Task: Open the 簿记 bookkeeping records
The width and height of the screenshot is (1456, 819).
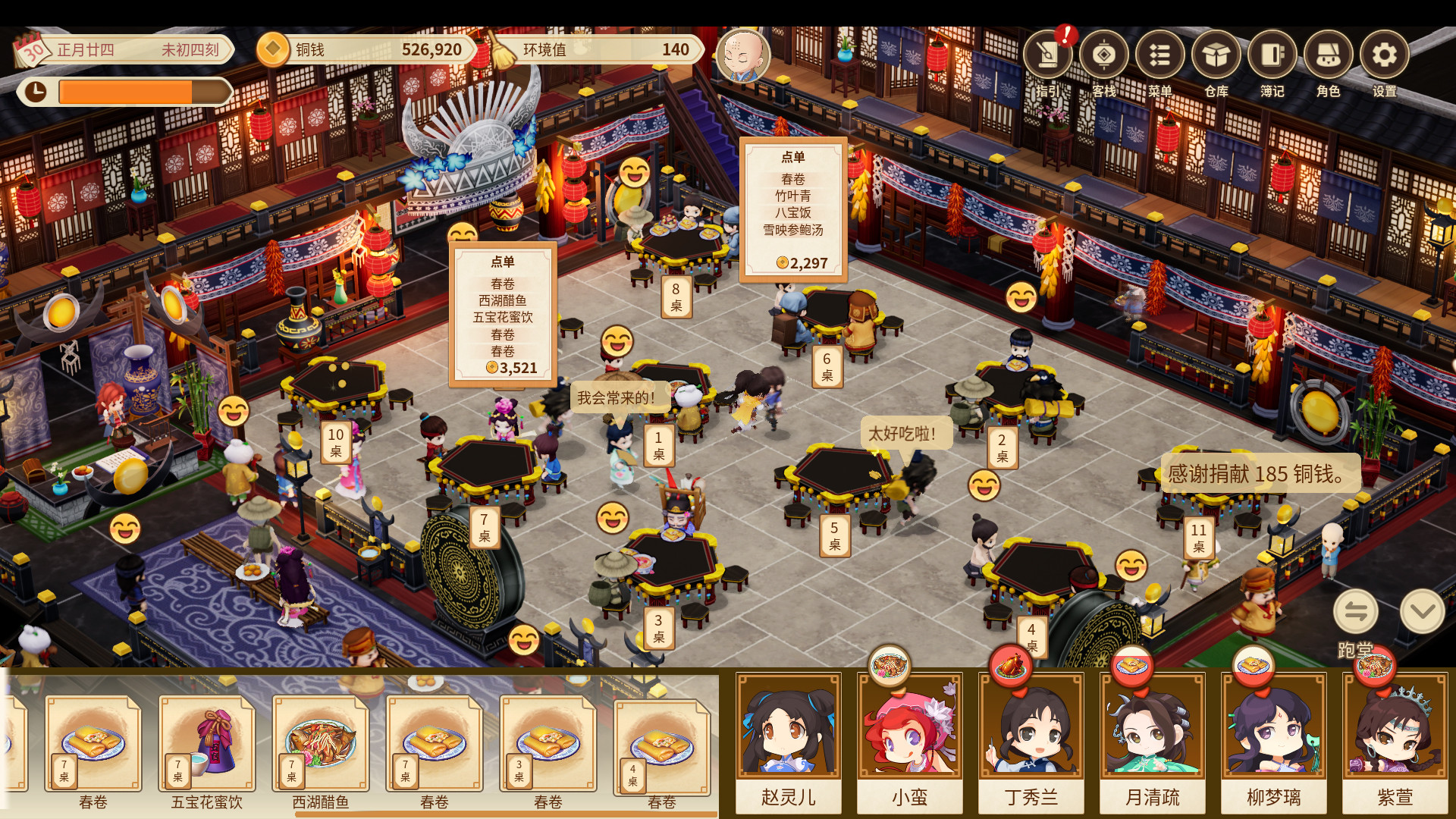Action: pos(1272,55)
